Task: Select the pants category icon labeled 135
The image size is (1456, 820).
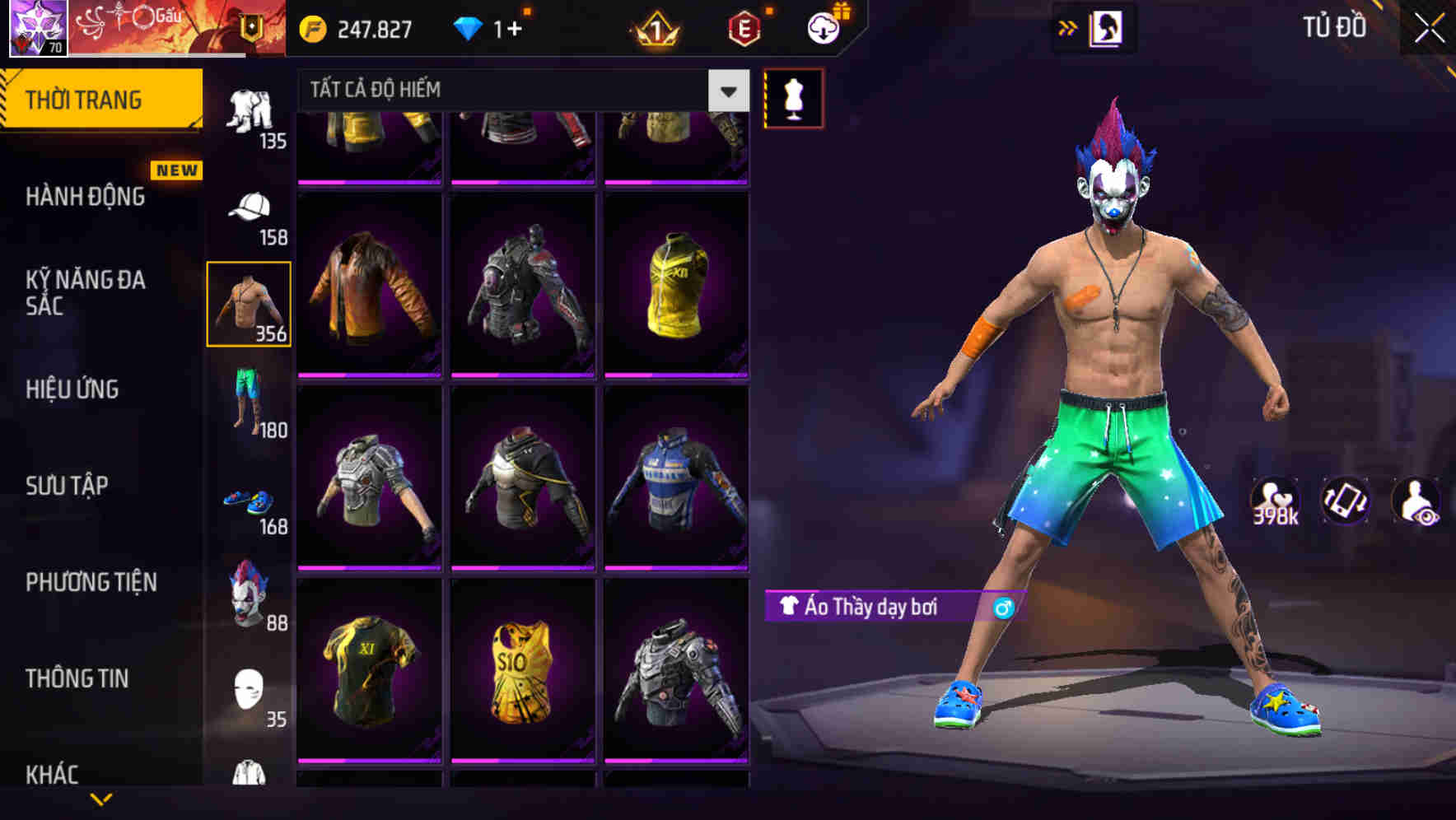Action: click(251, 111)
